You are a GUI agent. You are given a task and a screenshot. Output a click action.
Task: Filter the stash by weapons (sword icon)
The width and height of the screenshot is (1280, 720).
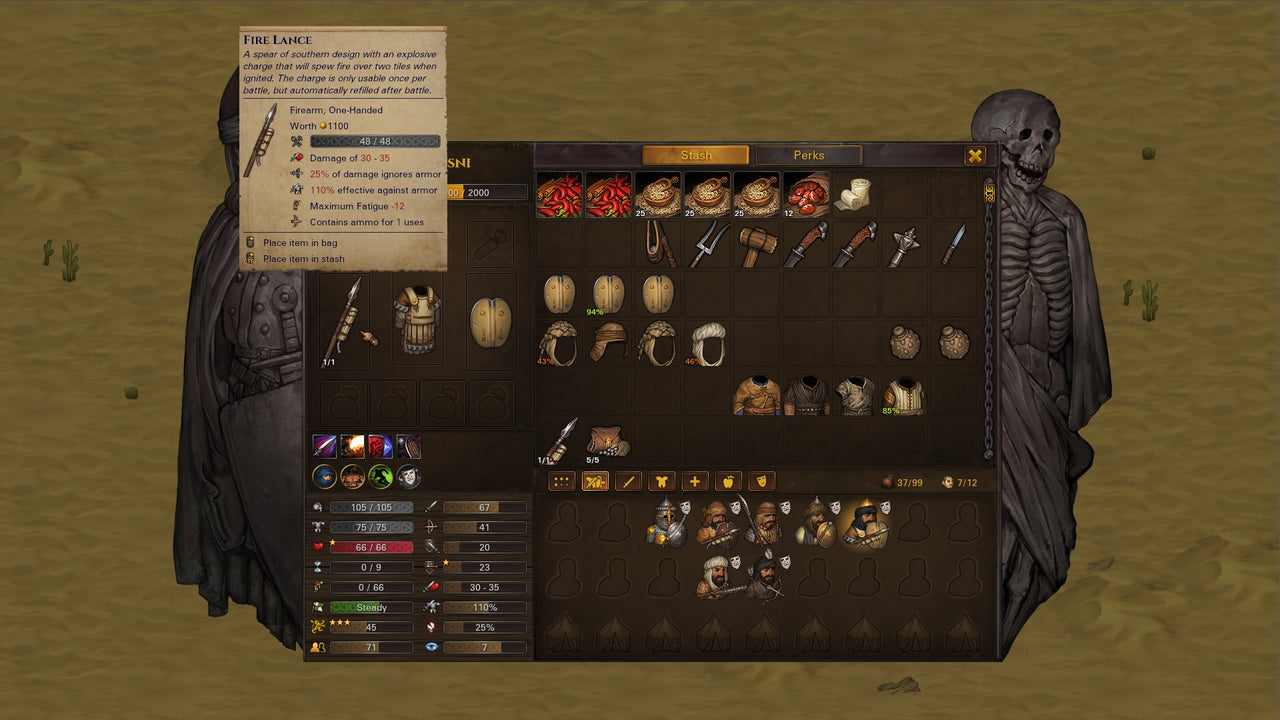coord(627,482)
